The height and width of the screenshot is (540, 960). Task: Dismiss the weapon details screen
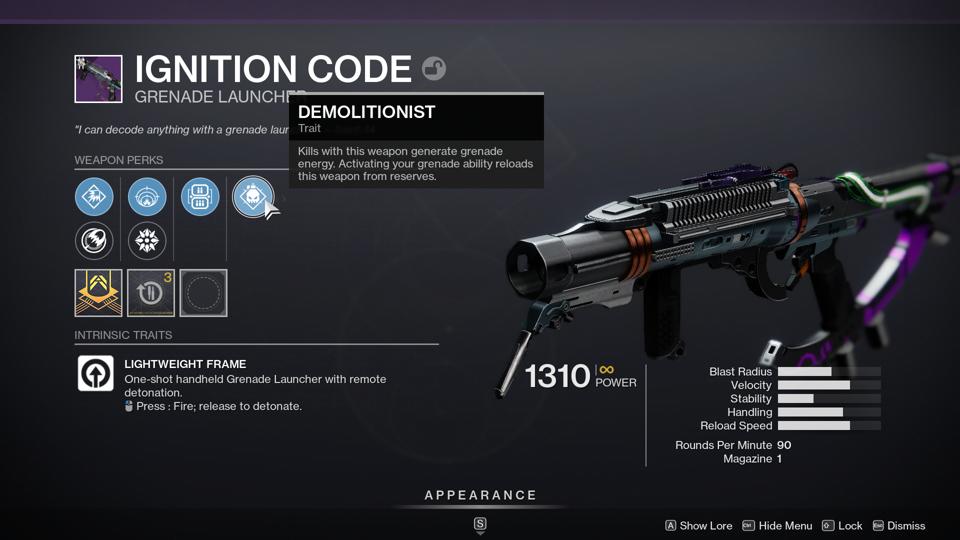(899, 526)
